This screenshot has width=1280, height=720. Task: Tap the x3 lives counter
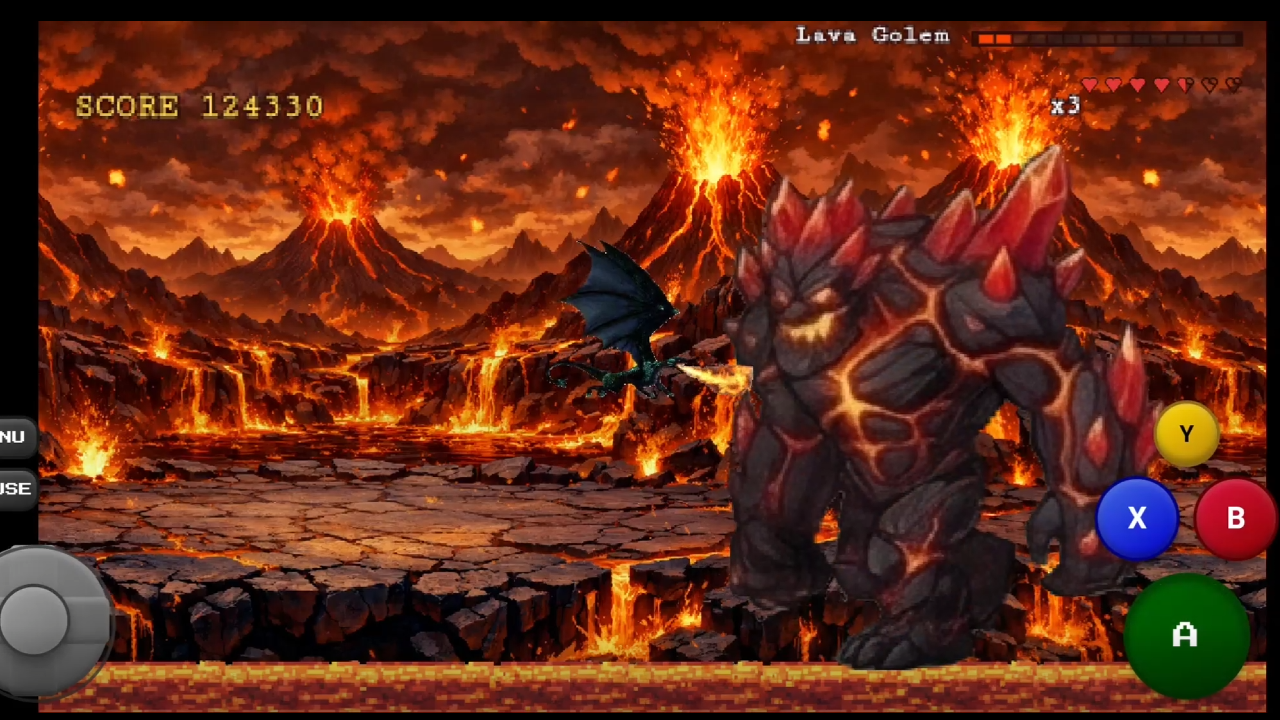[1065, 107]
